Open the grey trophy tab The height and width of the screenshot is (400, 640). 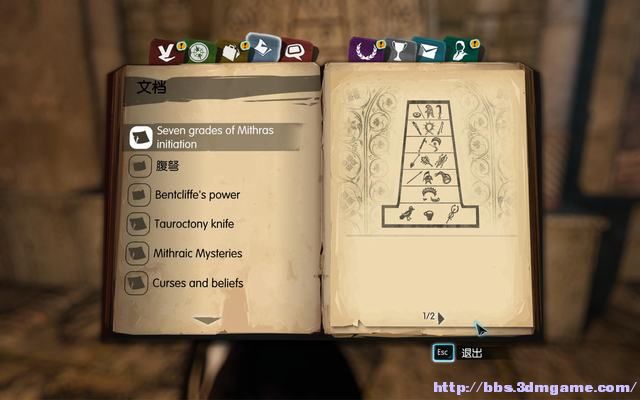(x=397, y=51)
